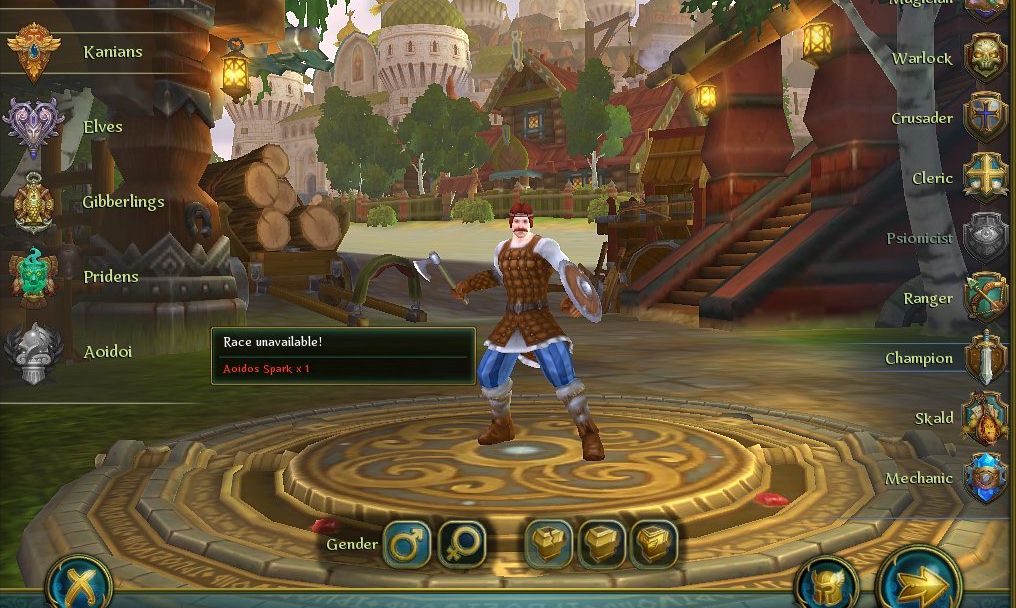Pick the Skald class

tap(984, 418)
